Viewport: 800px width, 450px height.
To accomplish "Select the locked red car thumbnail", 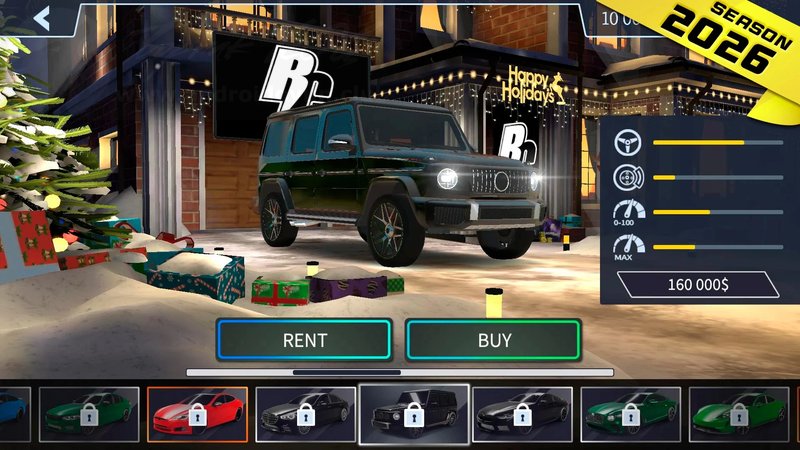I will (x=197, y=414).
